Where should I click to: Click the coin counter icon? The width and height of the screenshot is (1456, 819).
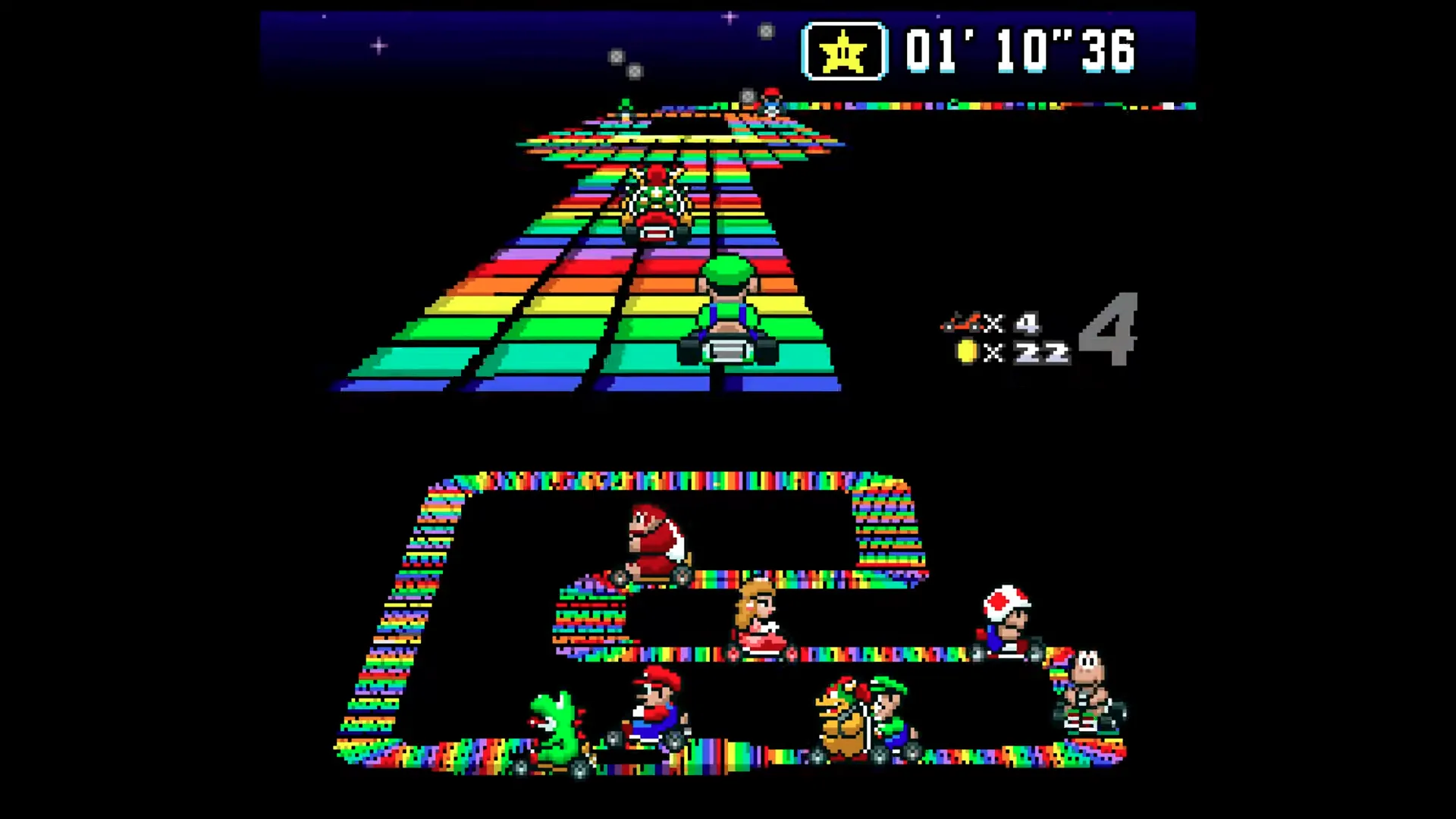pyautogui.click(x=967, y=350)
